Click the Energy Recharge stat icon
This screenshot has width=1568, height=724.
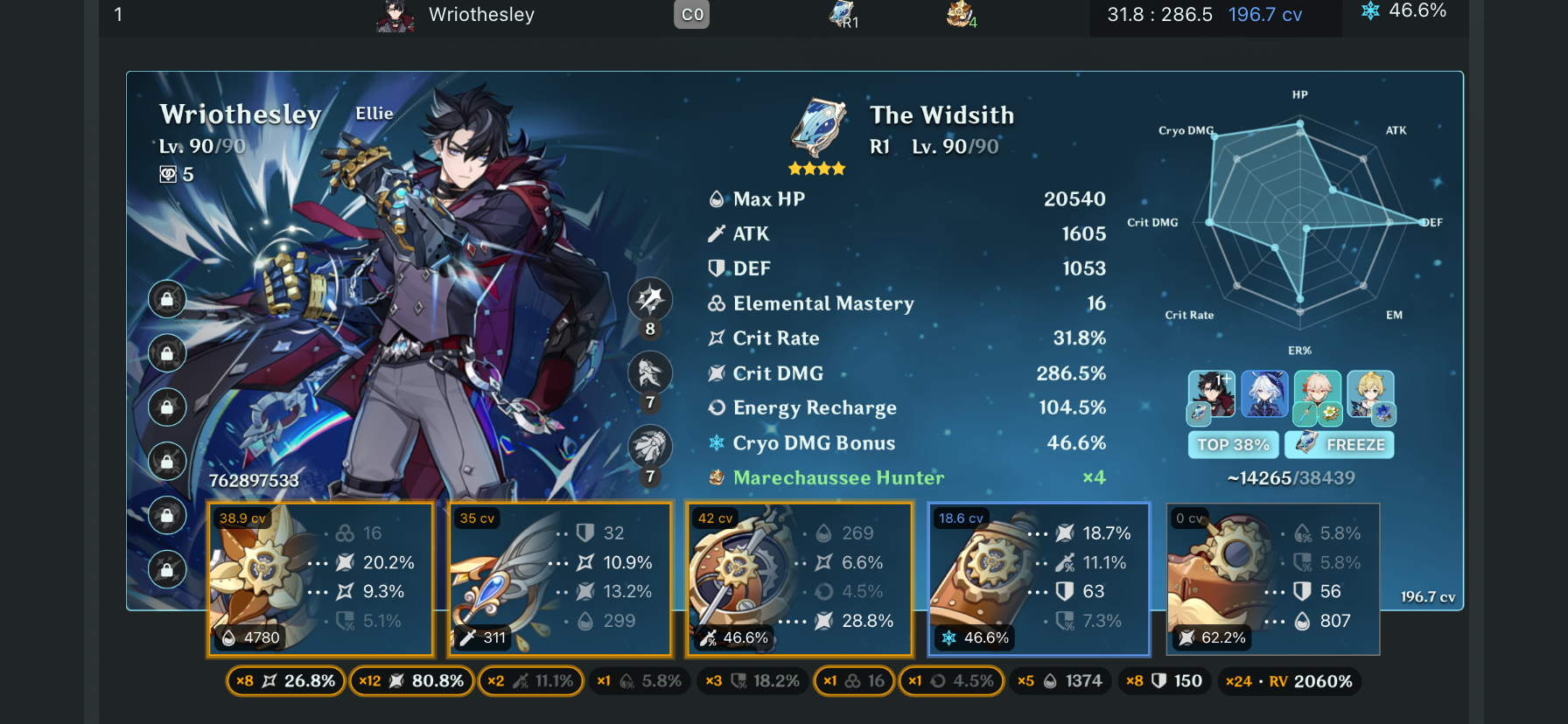716,407
